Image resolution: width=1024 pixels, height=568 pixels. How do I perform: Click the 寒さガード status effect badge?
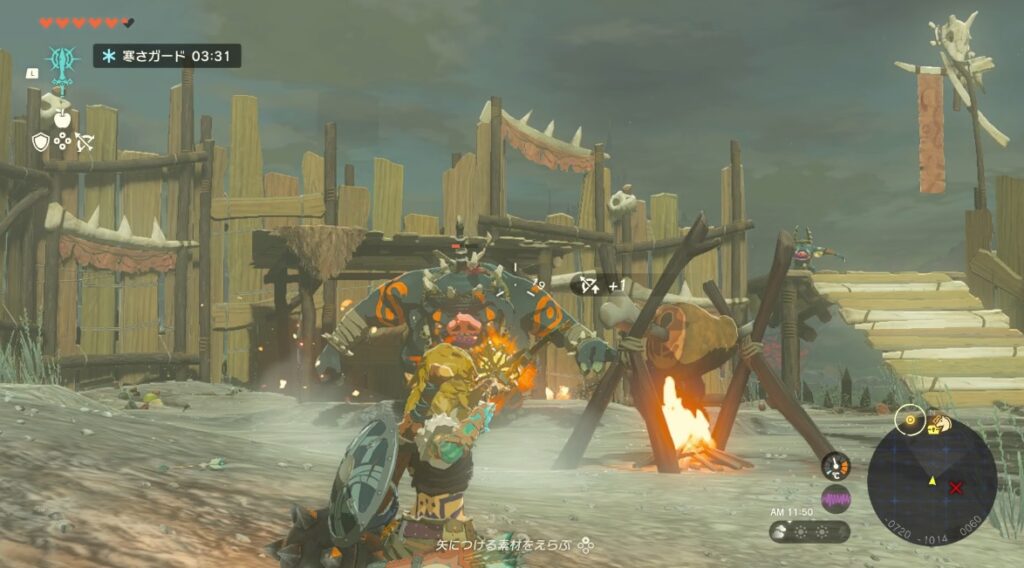click(x=167, y=56)
